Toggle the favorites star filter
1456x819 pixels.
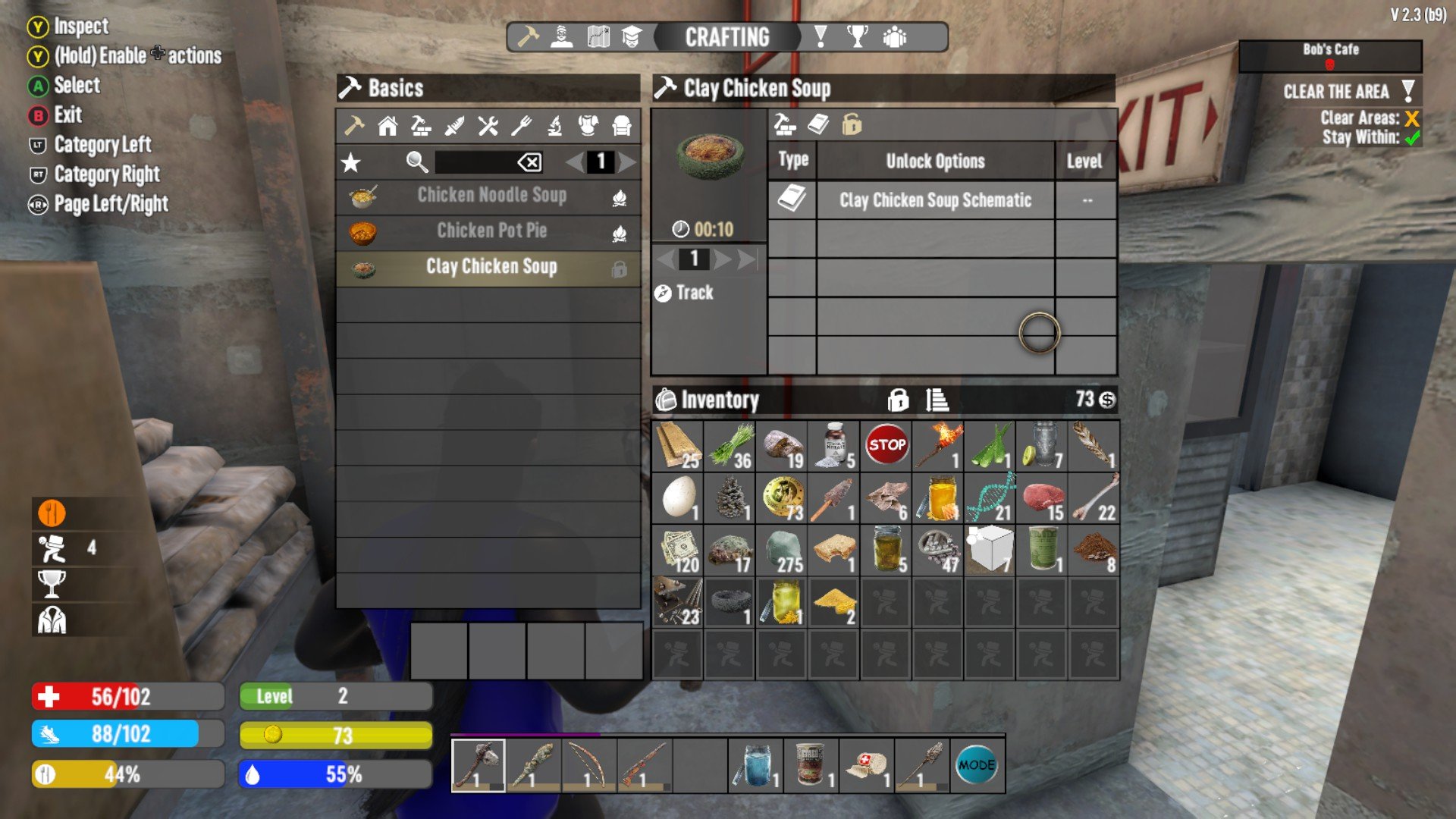pos(350,162)
